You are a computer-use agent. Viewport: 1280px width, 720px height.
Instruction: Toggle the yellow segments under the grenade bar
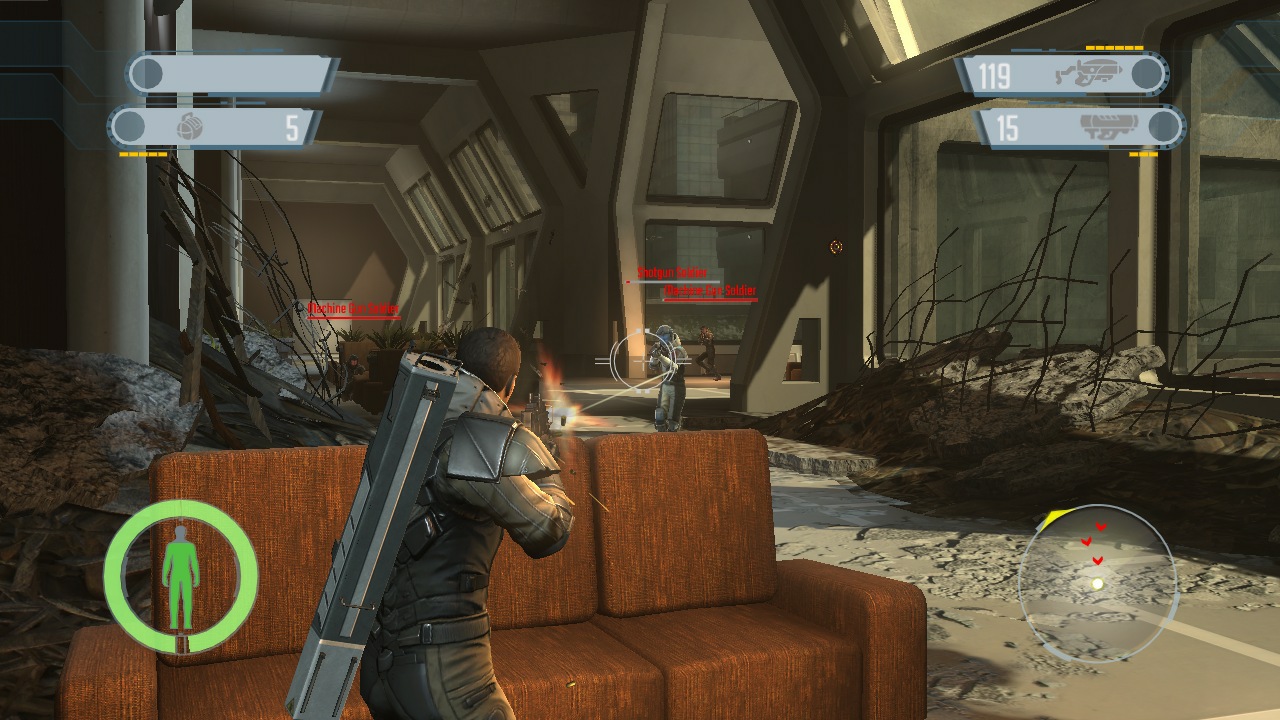pos(141,154)
